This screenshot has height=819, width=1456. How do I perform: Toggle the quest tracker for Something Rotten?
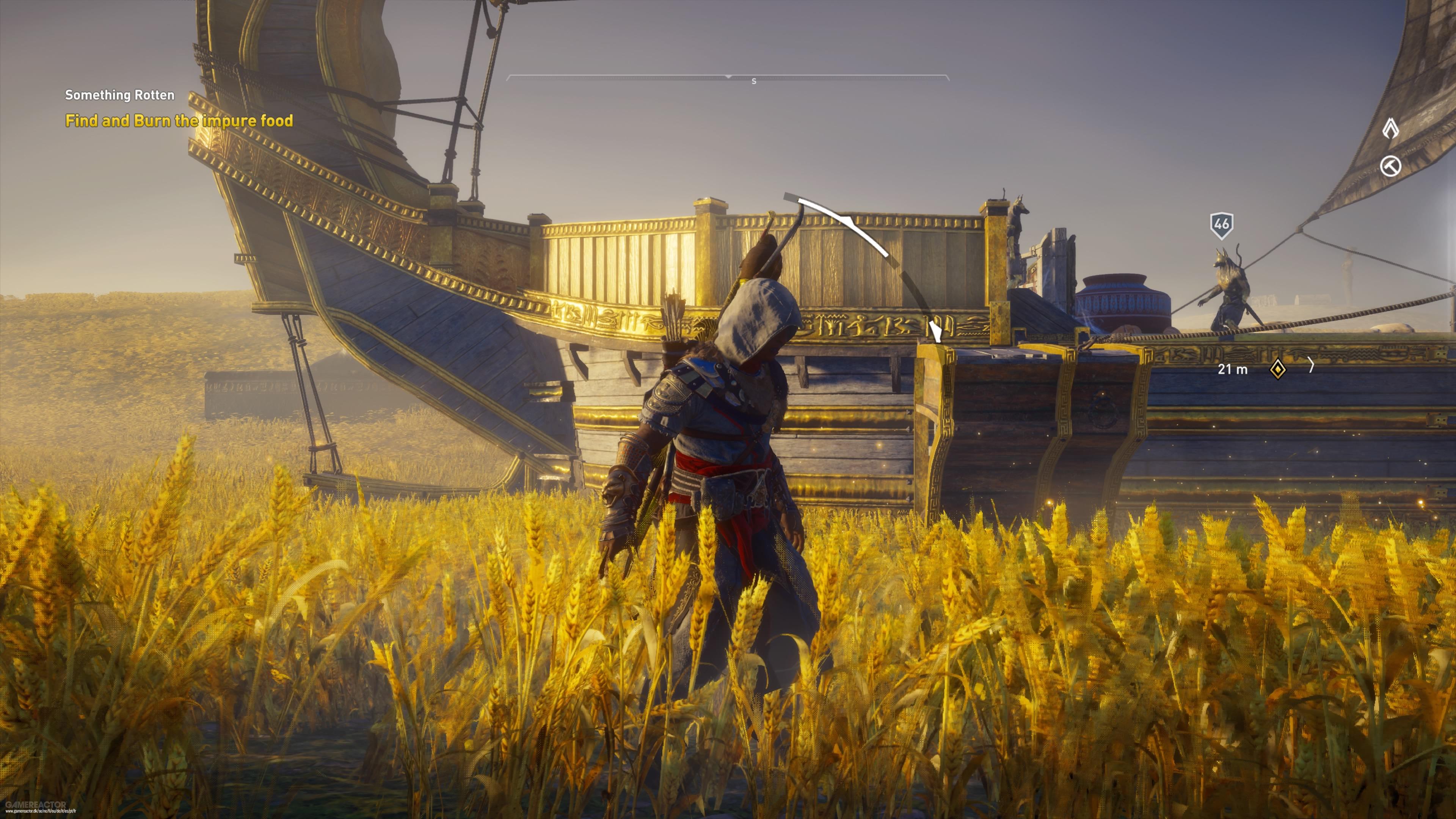click(119, 95)
